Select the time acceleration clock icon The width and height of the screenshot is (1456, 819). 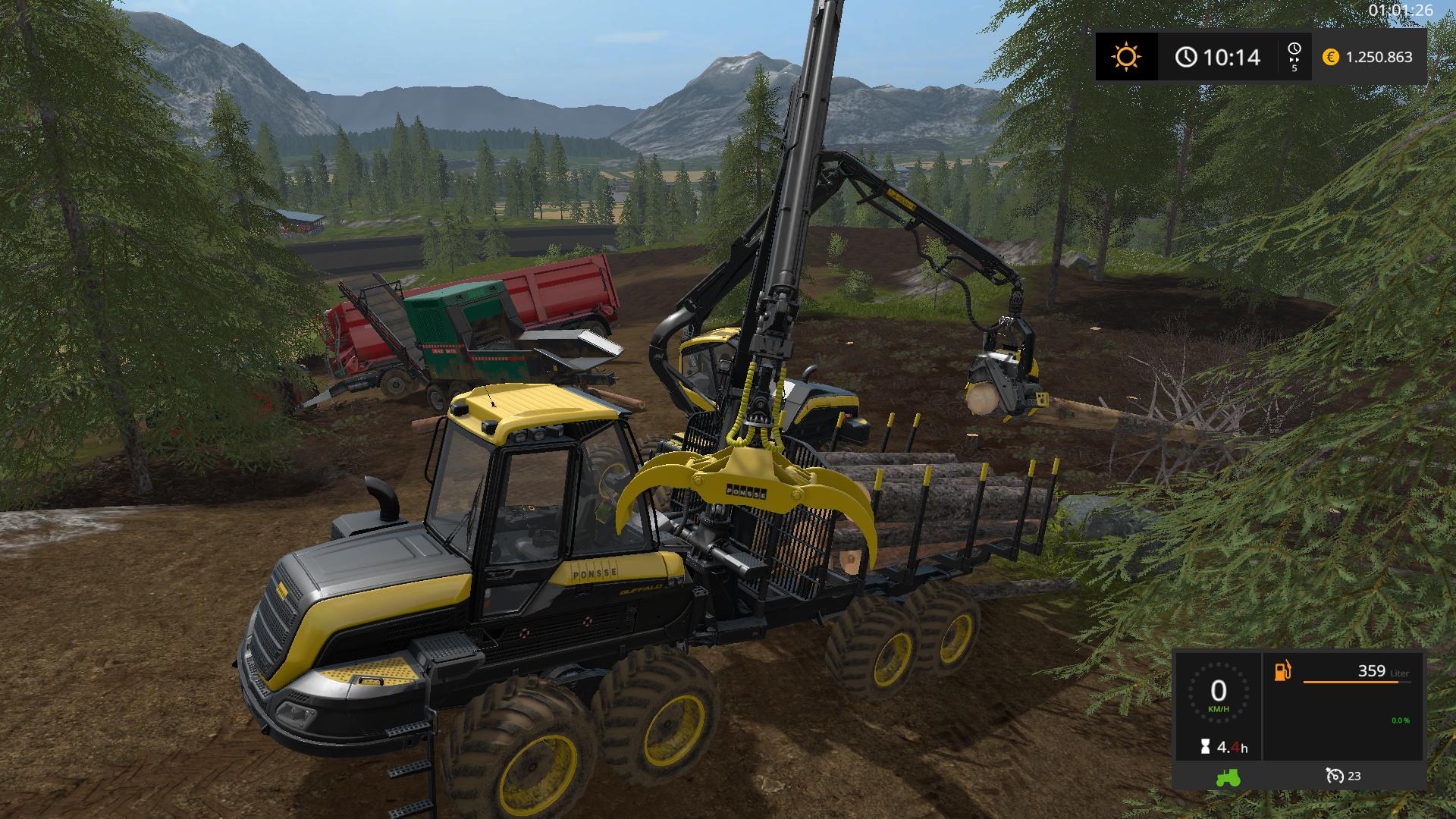coord(1294,50)
